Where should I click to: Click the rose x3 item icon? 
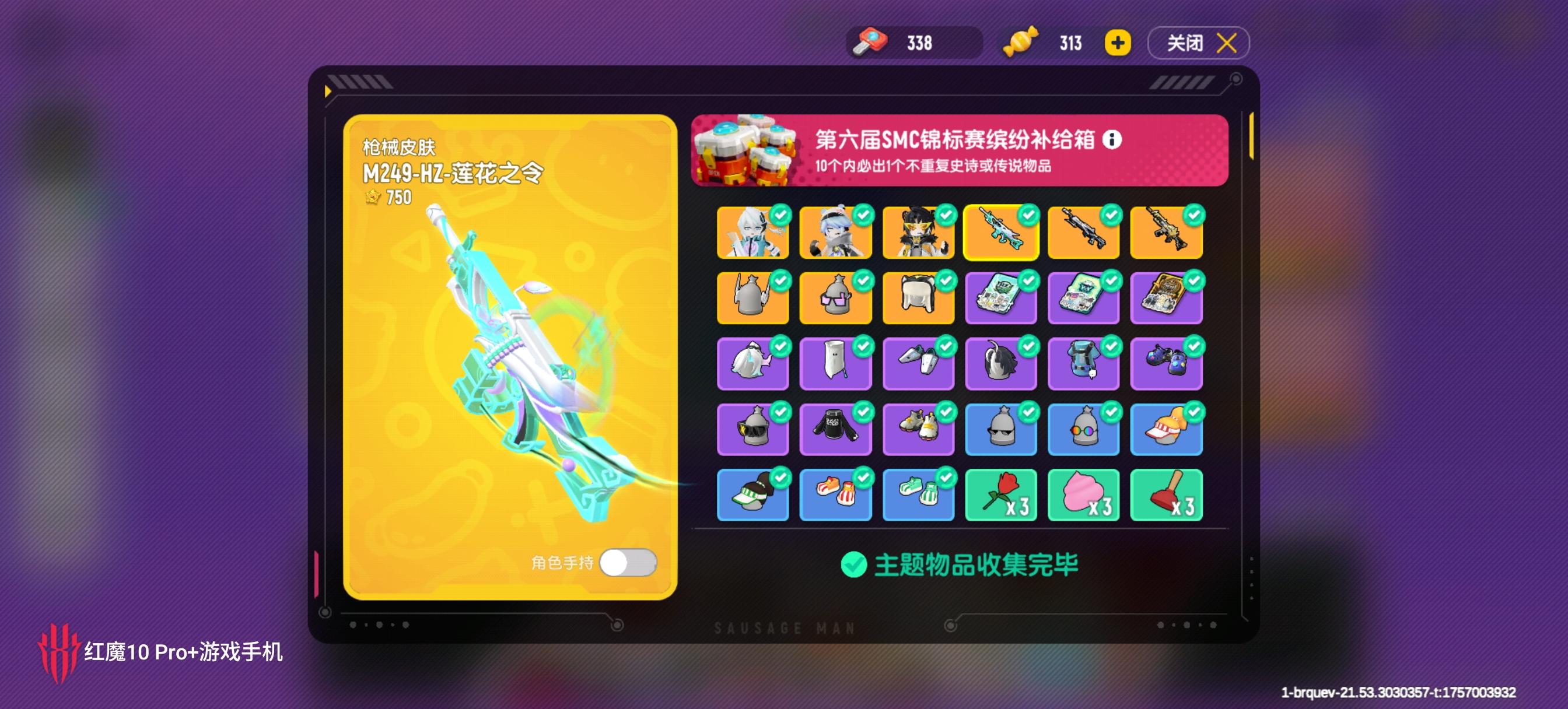tap(1002, 494)
